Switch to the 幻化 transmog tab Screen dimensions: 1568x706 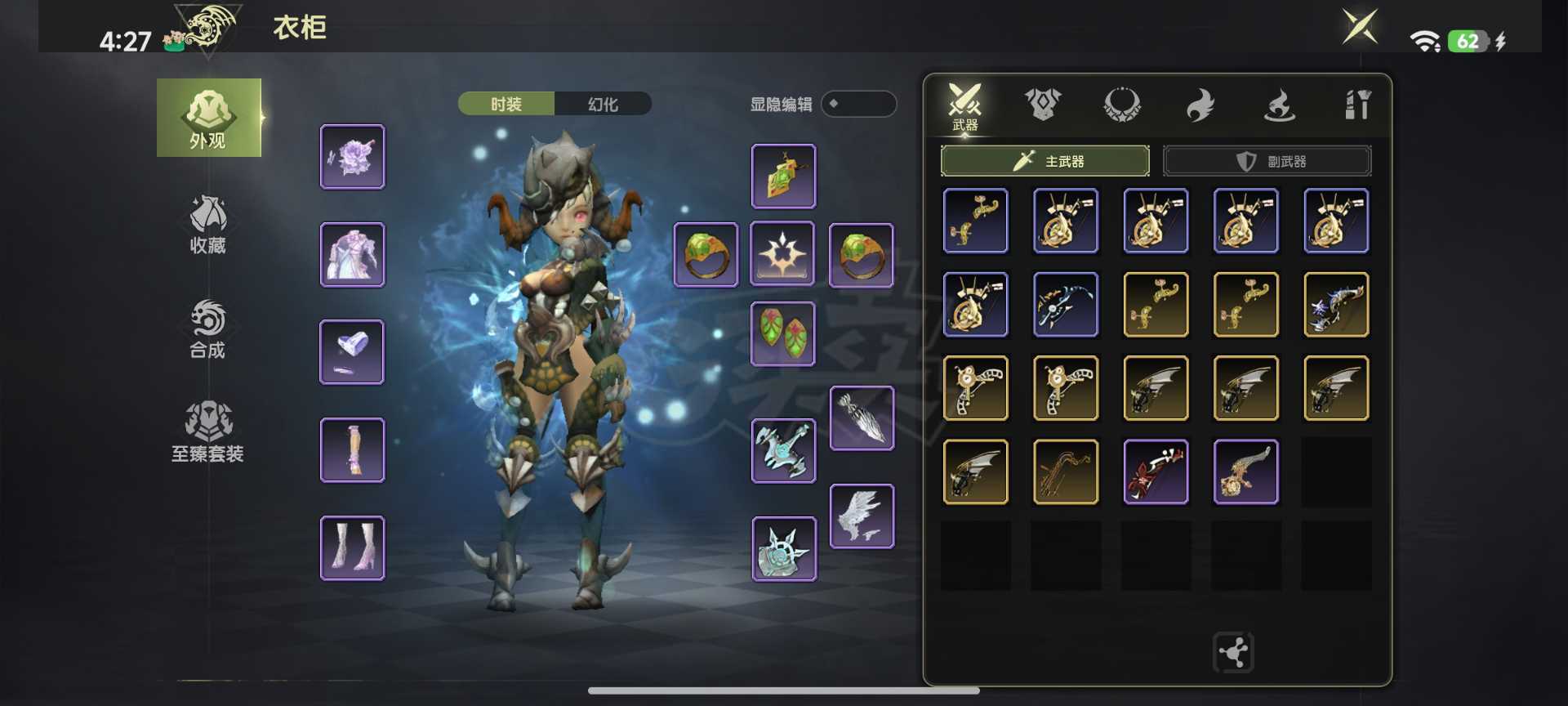point(603,104)
